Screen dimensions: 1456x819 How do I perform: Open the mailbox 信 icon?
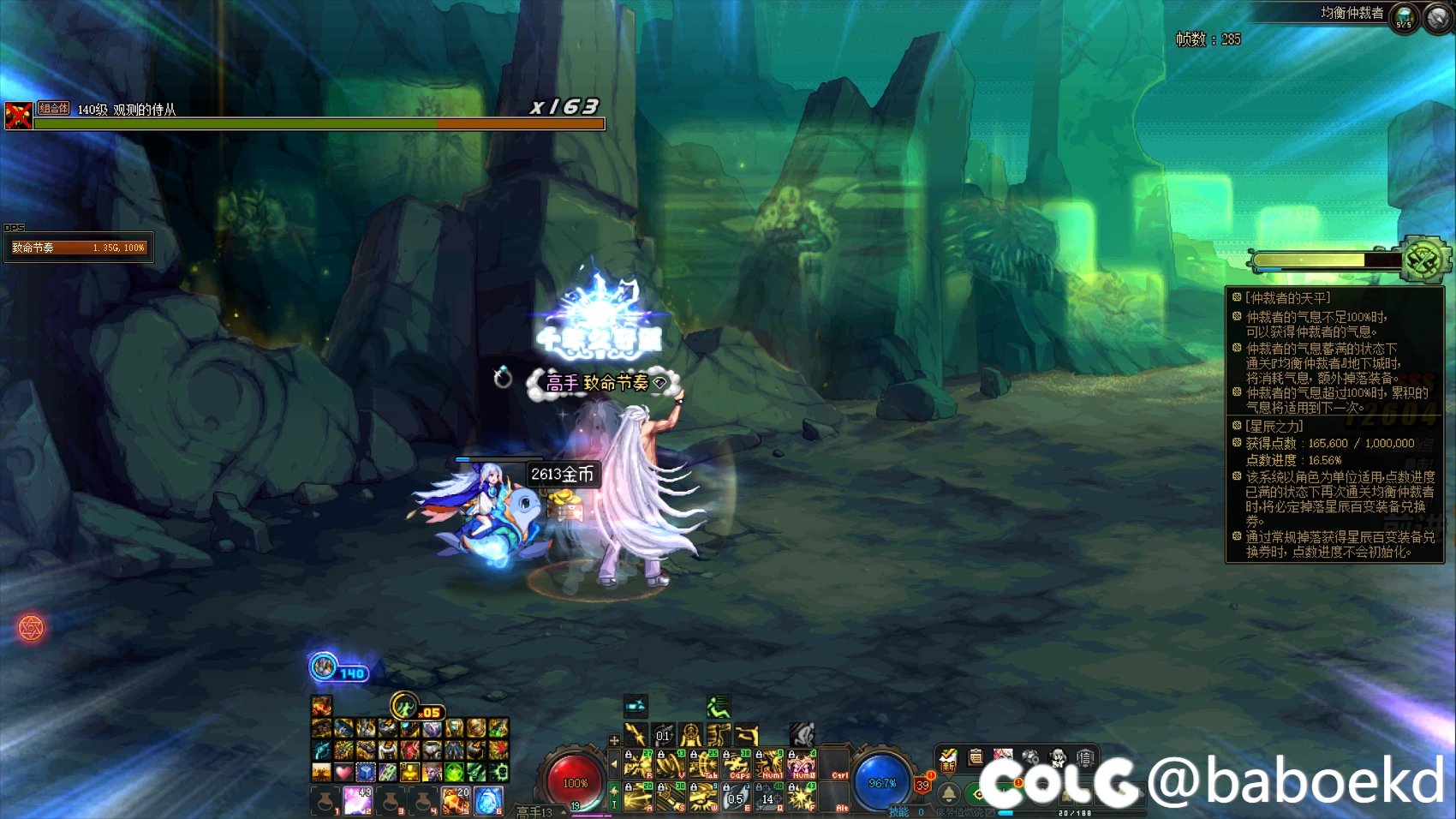[x=1085, y=757]
